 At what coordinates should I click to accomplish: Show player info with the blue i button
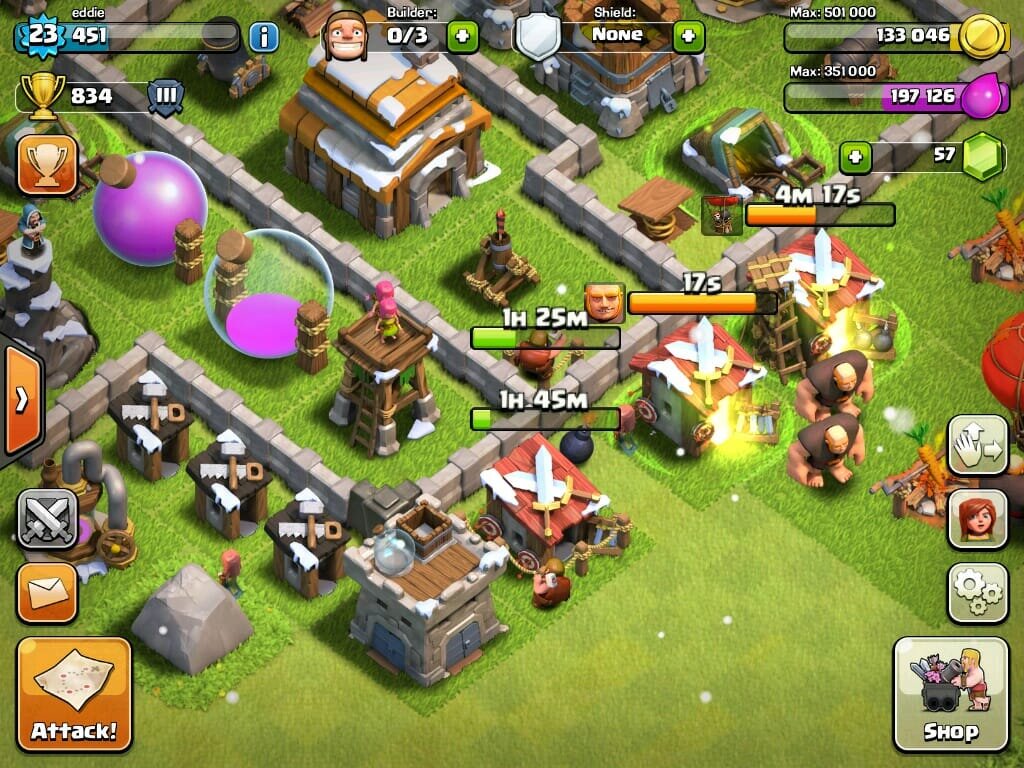tap(263, 37)
